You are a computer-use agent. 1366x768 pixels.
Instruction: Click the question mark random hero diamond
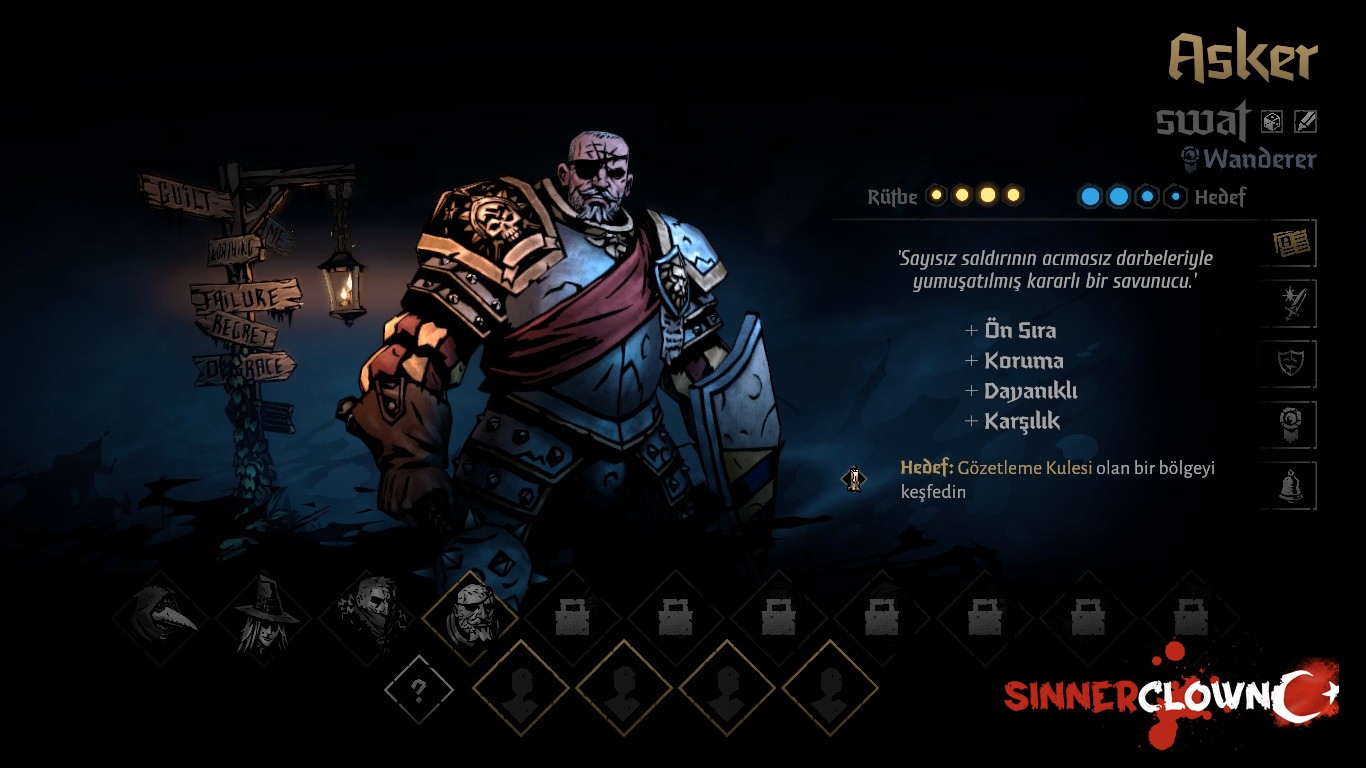point(419,689)
